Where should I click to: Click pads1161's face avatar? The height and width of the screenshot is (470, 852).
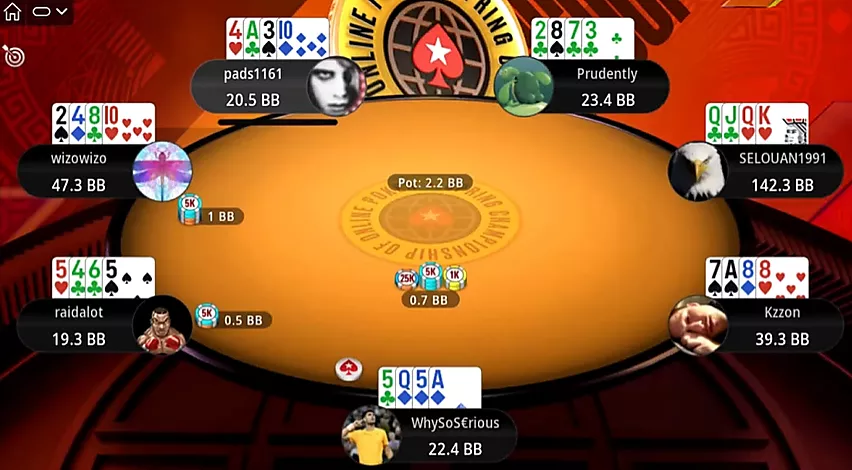334,86
